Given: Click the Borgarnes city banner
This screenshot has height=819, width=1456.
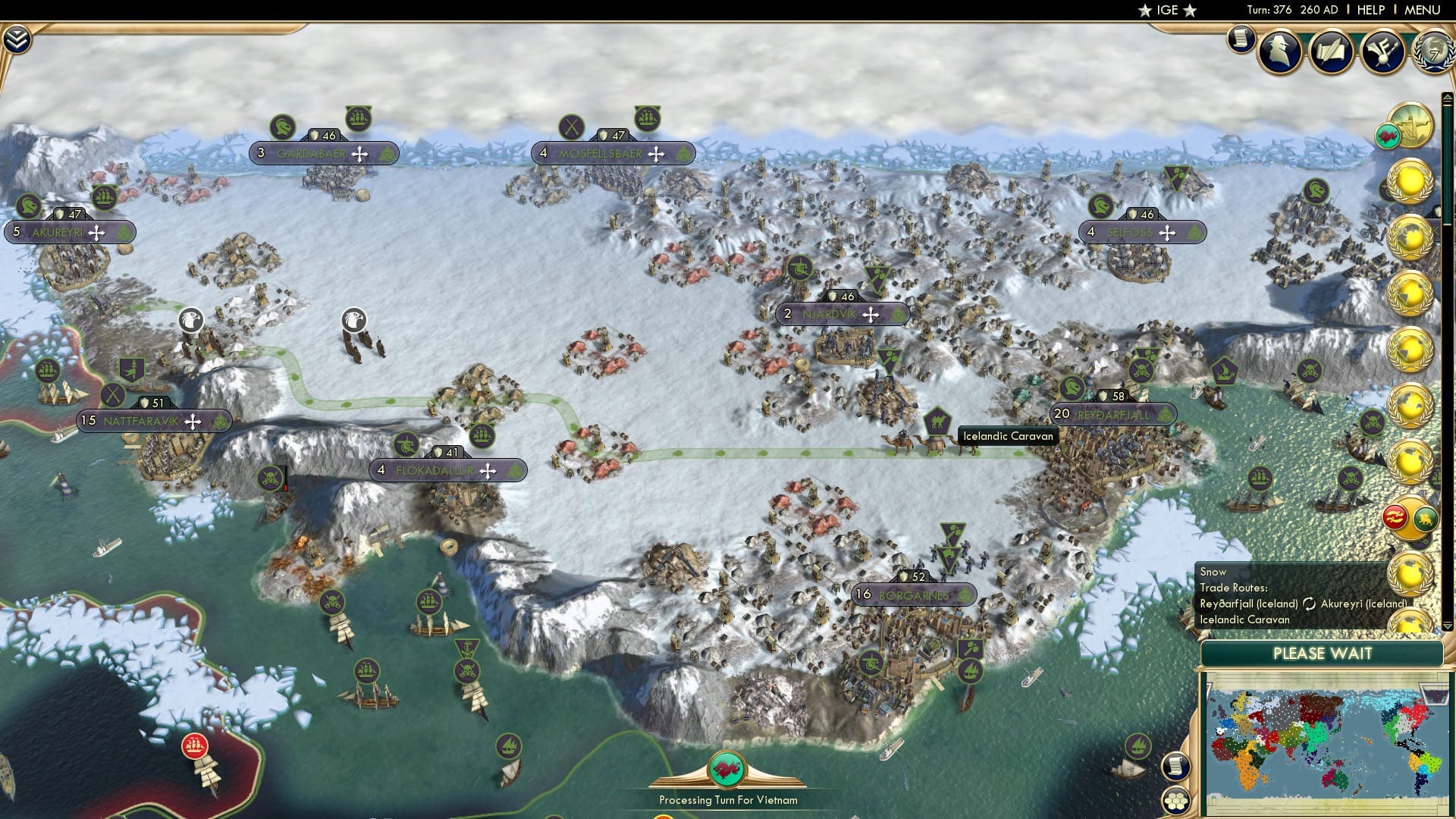Looking at the screenshot, I should pyautogui.click(x=915, y=595).
